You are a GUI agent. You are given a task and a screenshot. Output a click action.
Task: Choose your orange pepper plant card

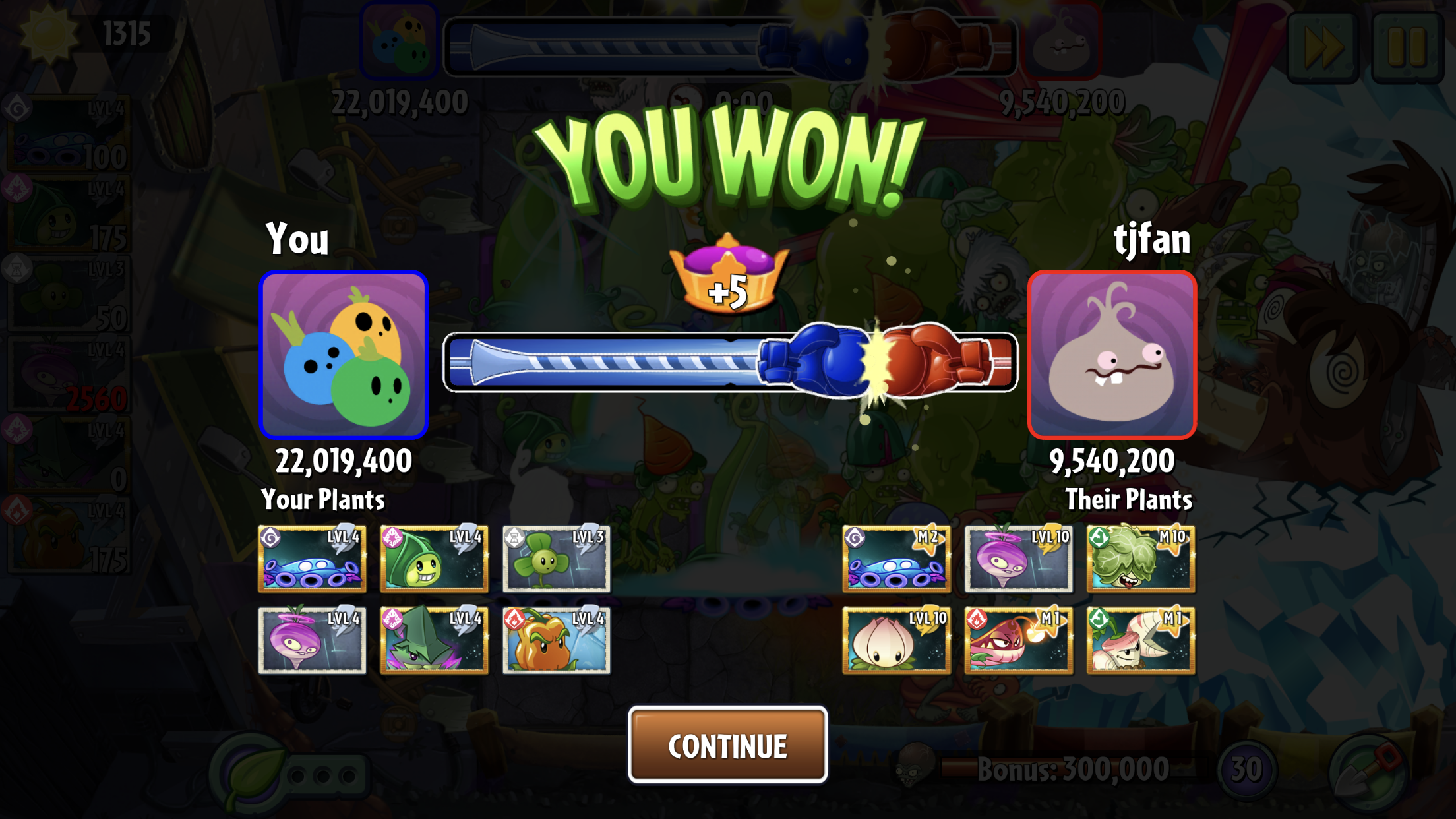pyautogui.click(x=556, y=640)
